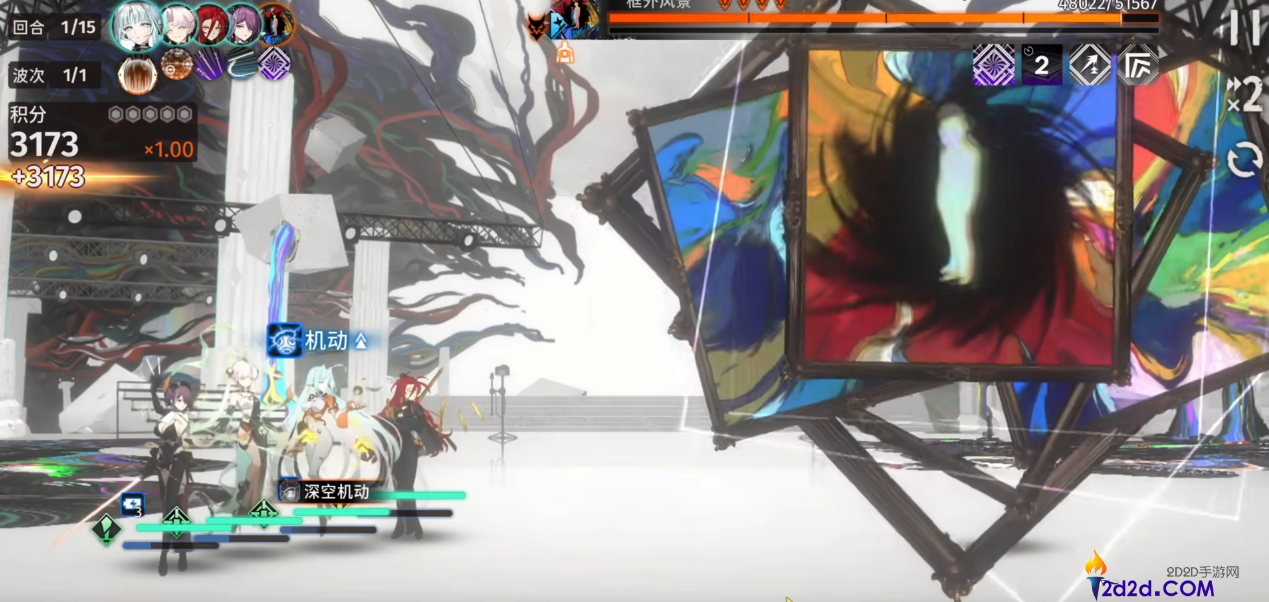Inspect the boss's angular bracket status icon

point(1138,65)
